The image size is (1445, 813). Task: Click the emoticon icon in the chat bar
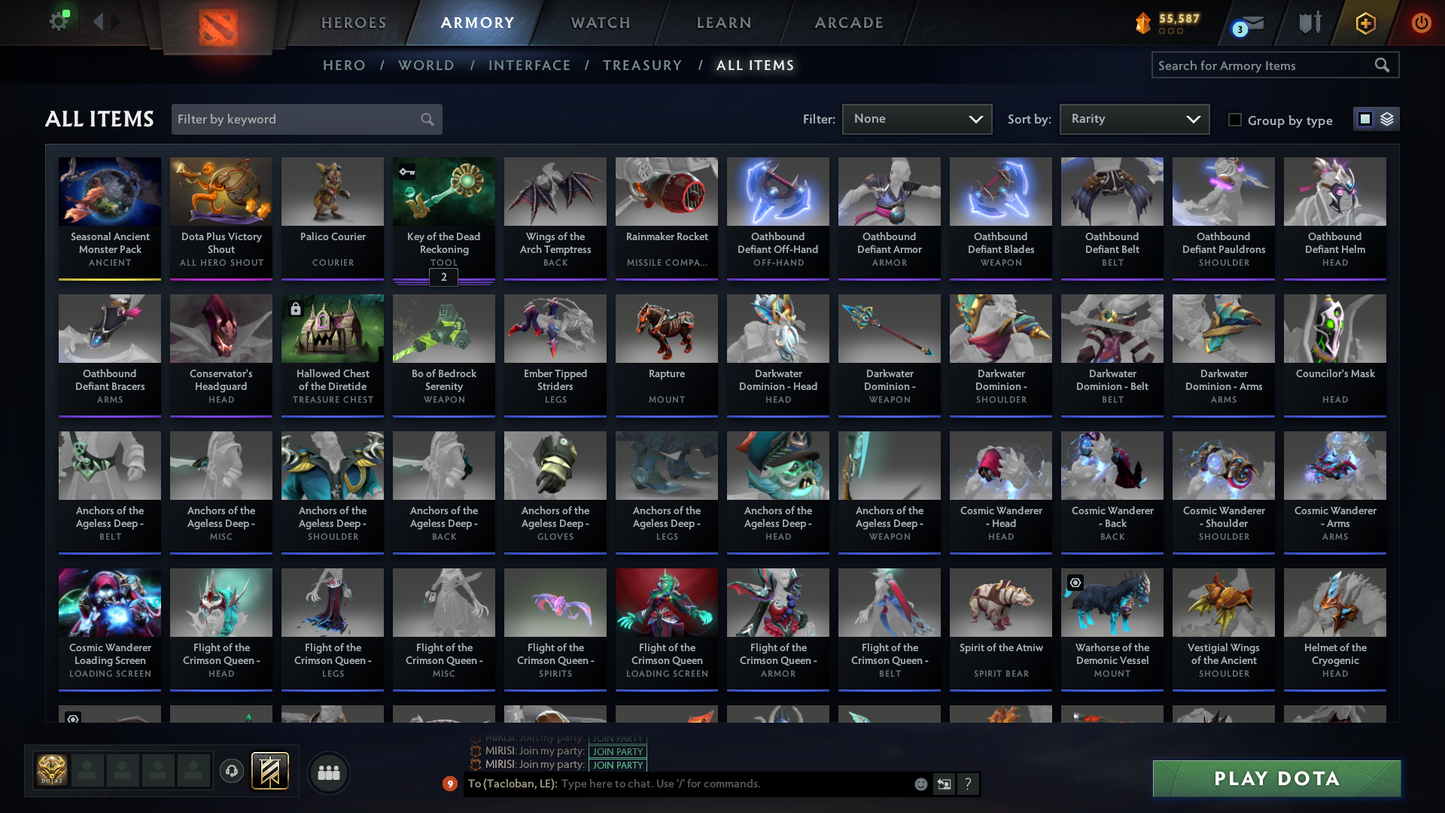point(920,784)
